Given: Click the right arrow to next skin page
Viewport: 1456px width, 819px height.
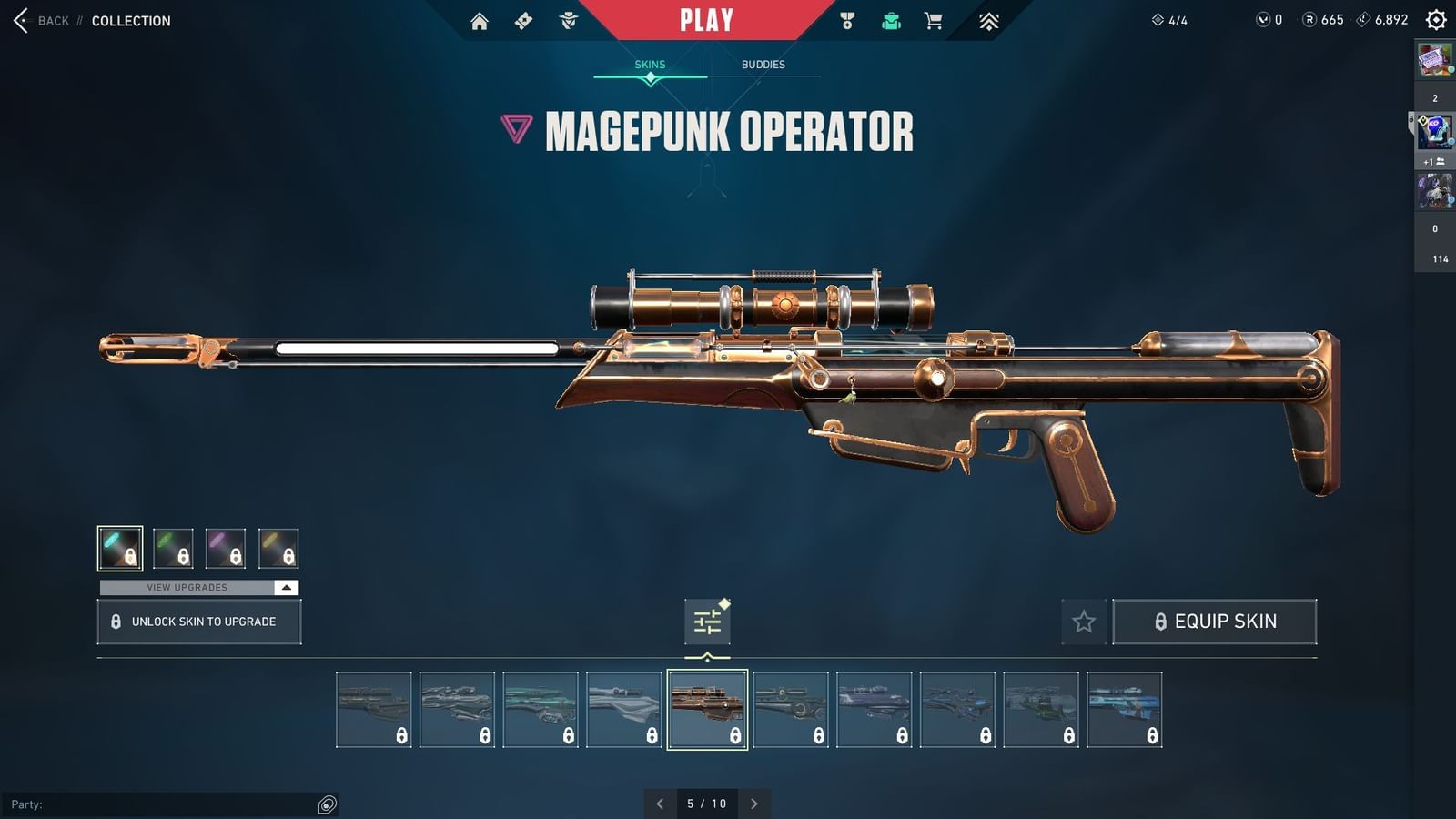Looking at the screenshot, I should click(x=753, y=804).
